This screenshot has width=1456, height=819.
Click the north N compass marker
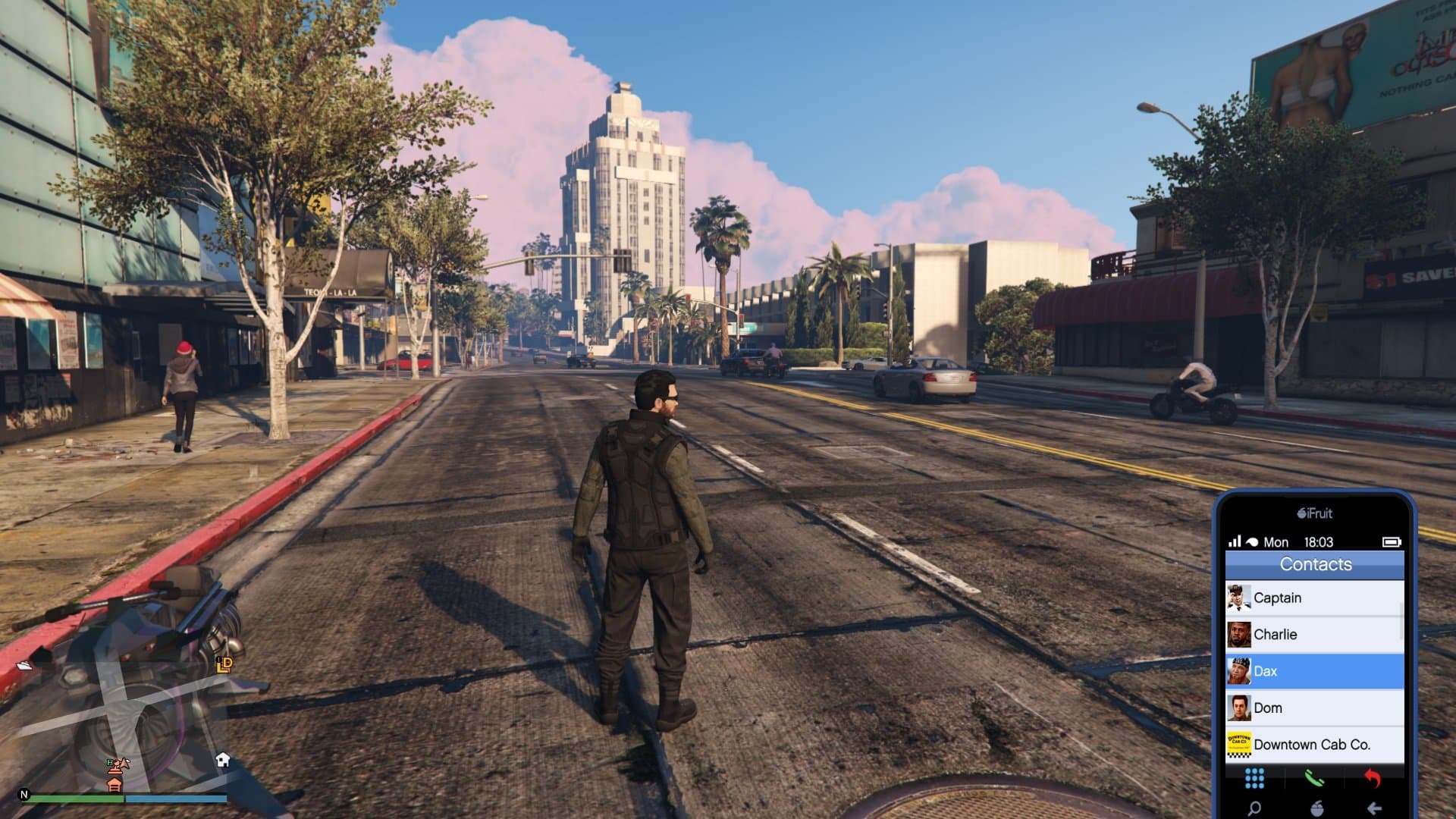24,795
